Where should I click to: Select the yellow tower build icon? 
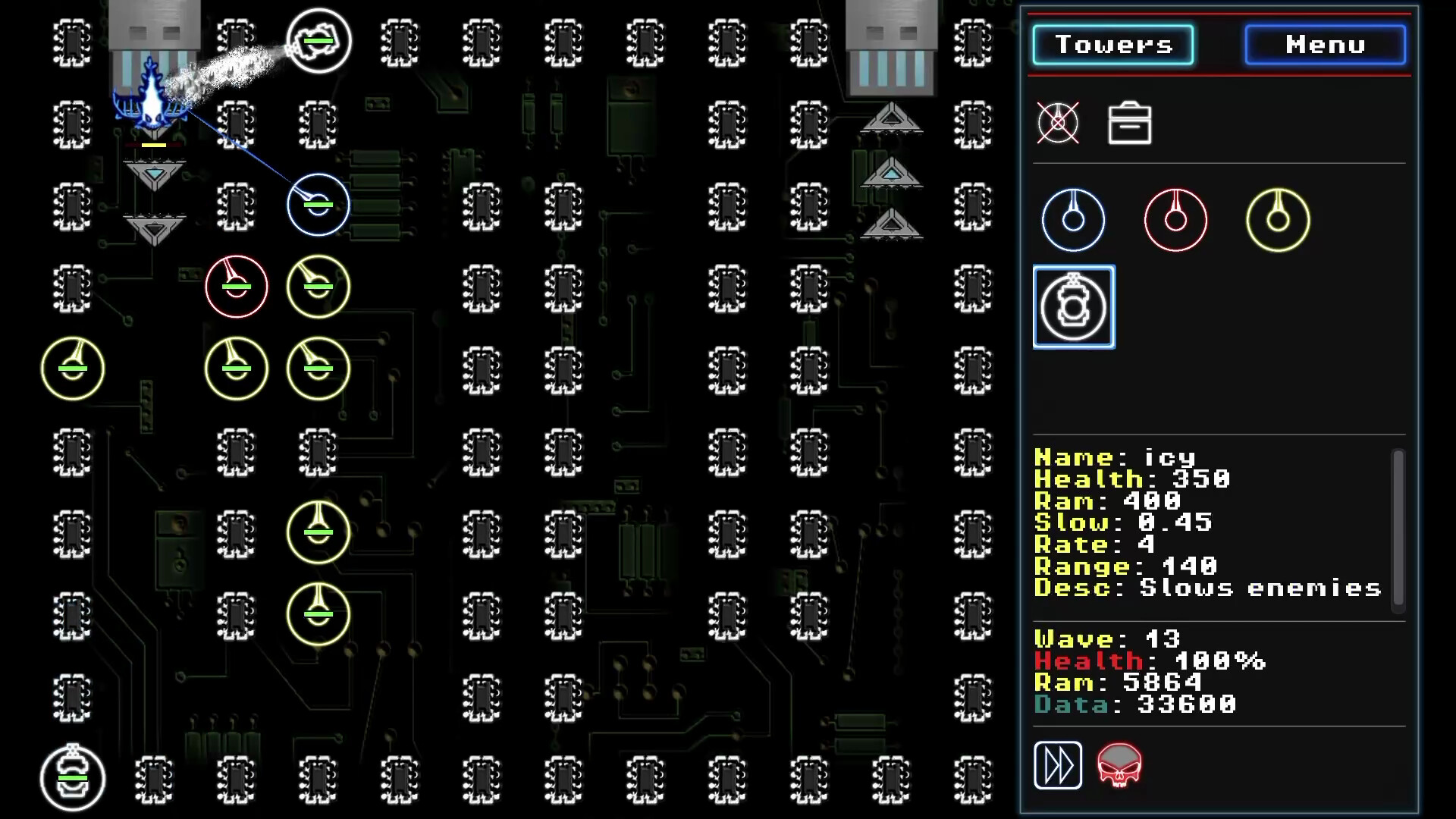click(1277, 218)
